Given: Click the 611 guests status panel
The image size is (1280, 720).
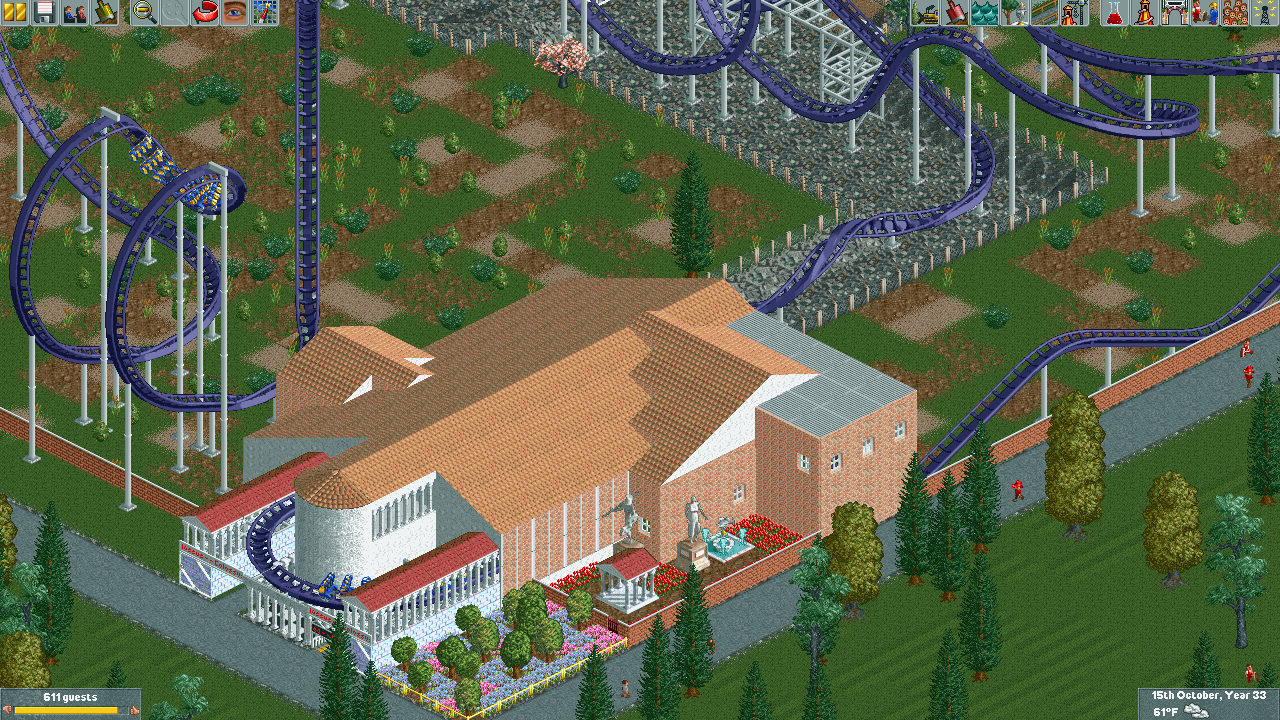Looking at the screenshot, I should click(70, 703).
